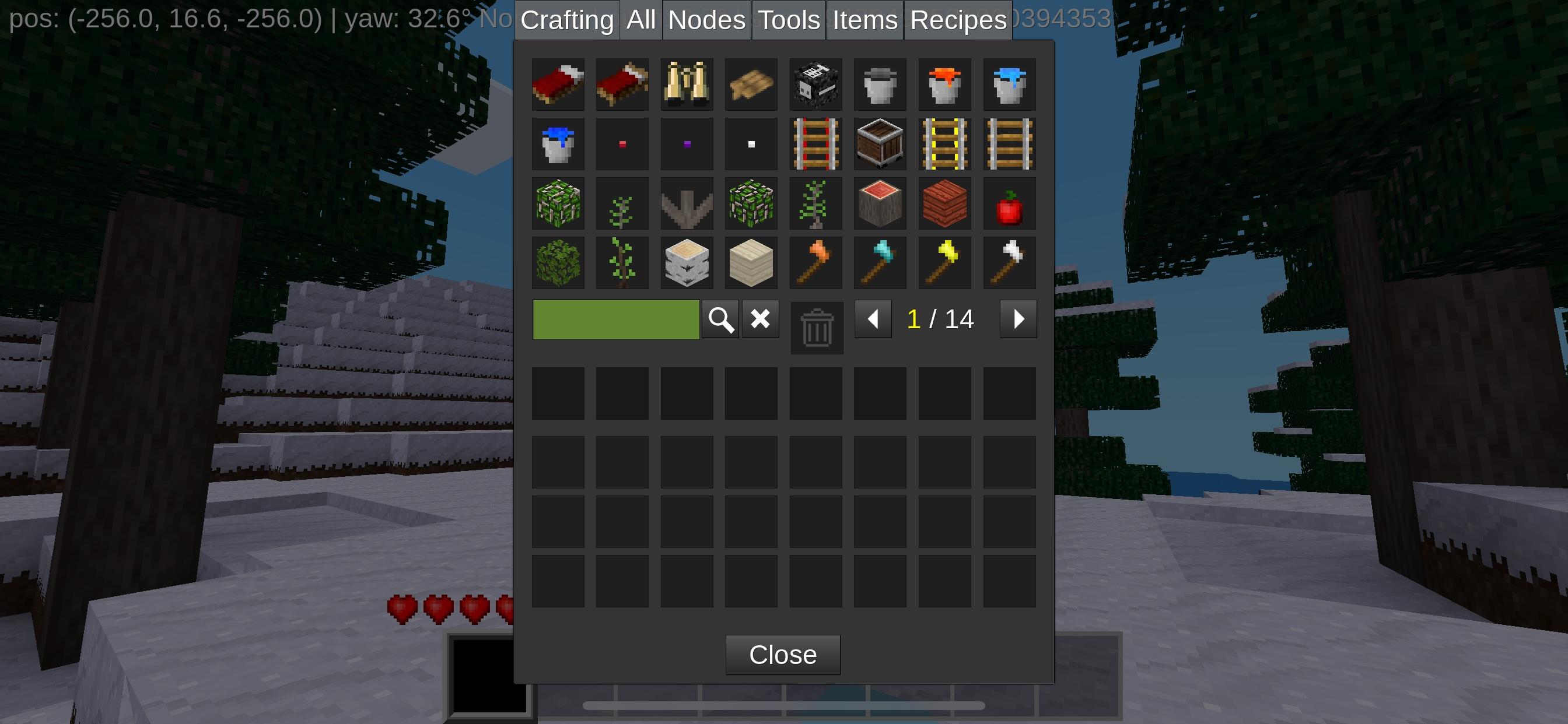Select the minecart item
Image resolution: width=1568 pixels, height=724 pixels.
tap(881, 144)
